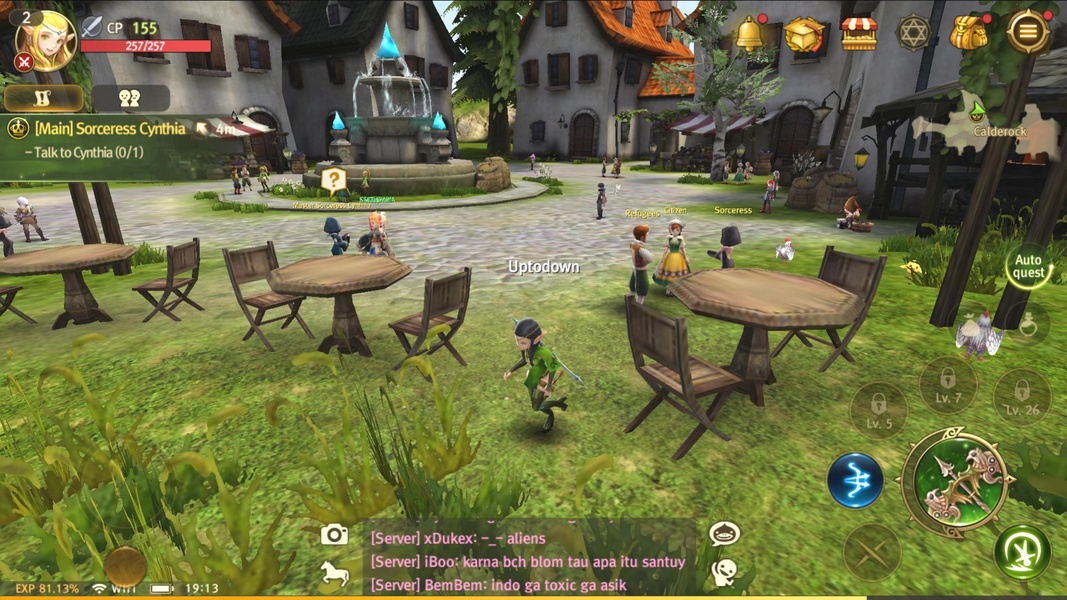The height and width of the screenshot is (600, 1067).
Task: Take a screenshot with the camera icon
Action: 335,535
